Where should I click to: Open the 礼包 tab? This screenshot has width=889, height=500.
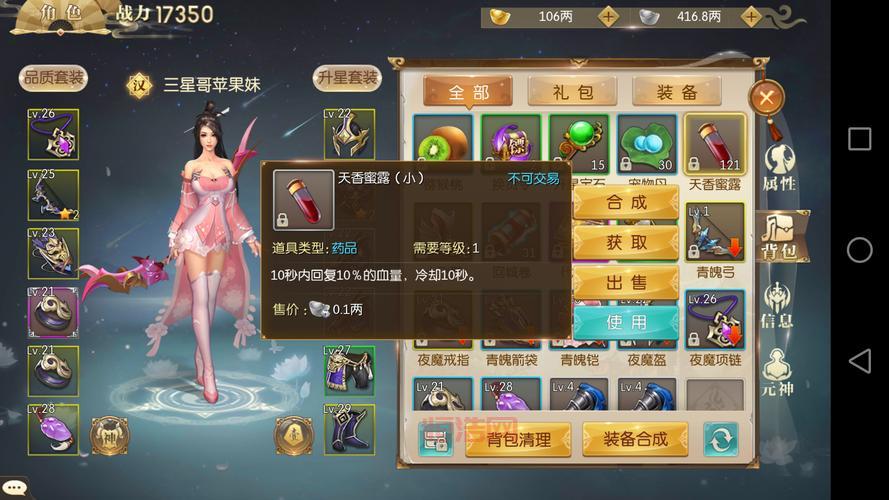[573, 93]
